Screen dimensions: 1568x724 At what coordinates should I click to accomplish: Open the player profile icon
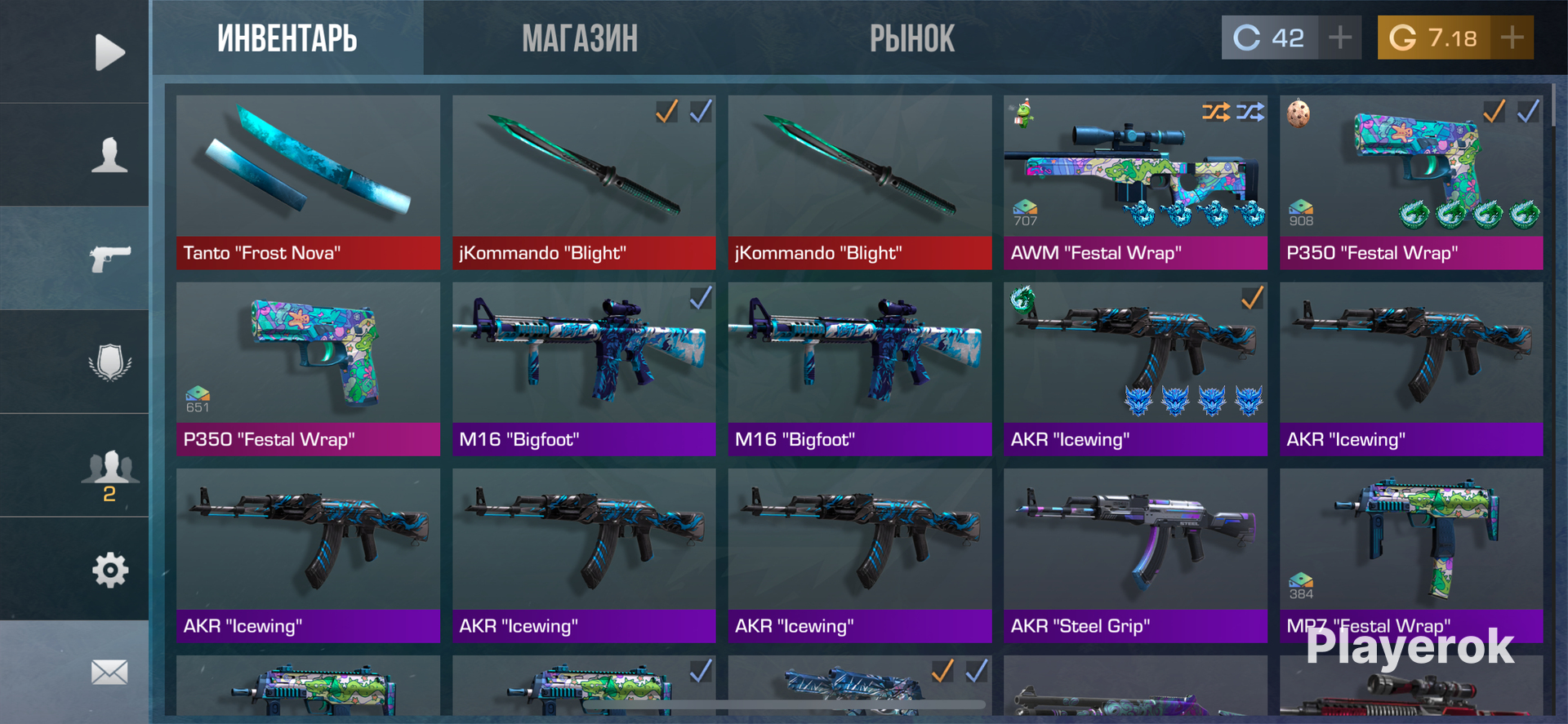(x=109, y=155)
